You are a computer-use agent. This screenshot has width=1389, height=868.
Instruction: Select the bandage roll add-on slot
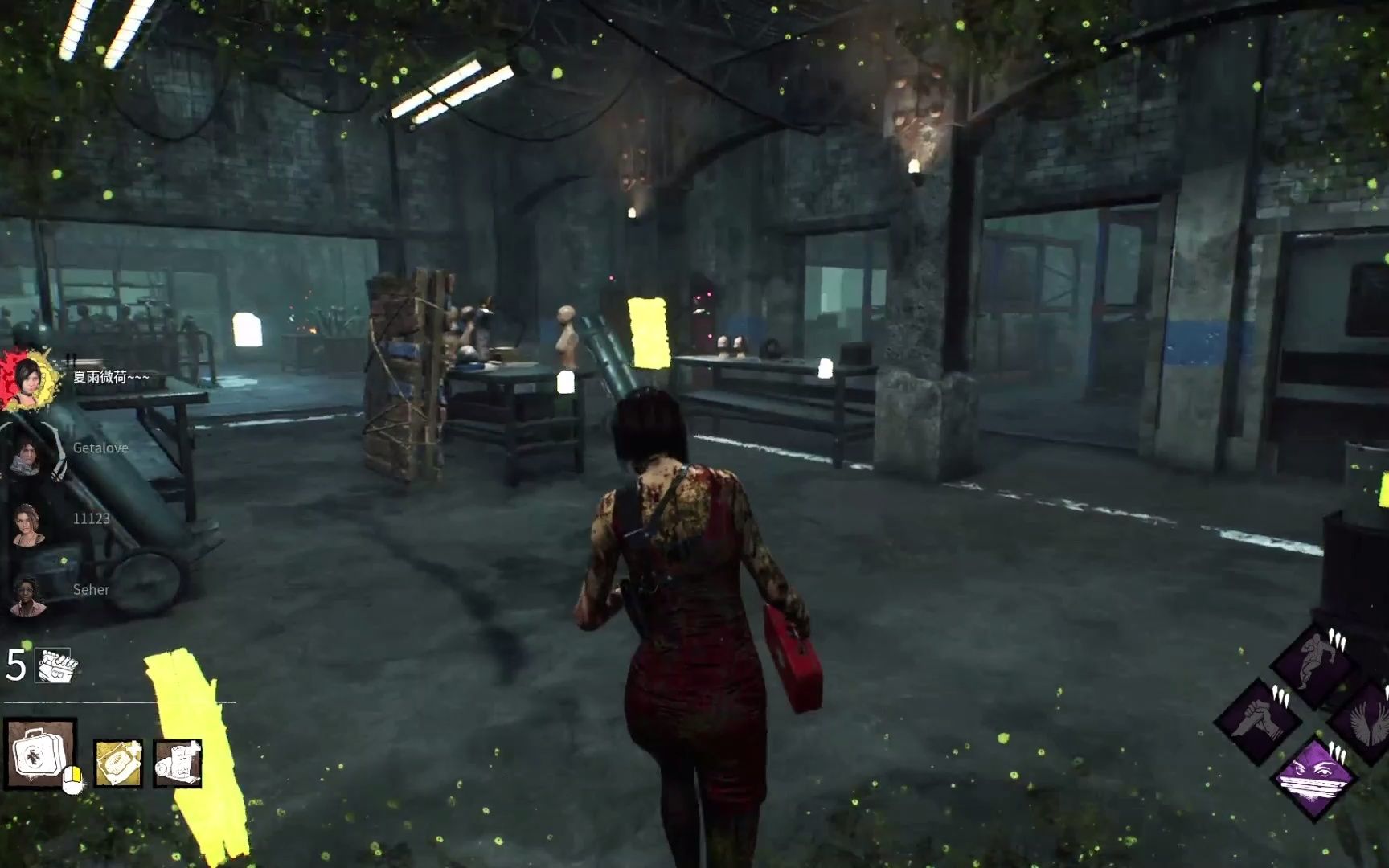click(177, 763)
